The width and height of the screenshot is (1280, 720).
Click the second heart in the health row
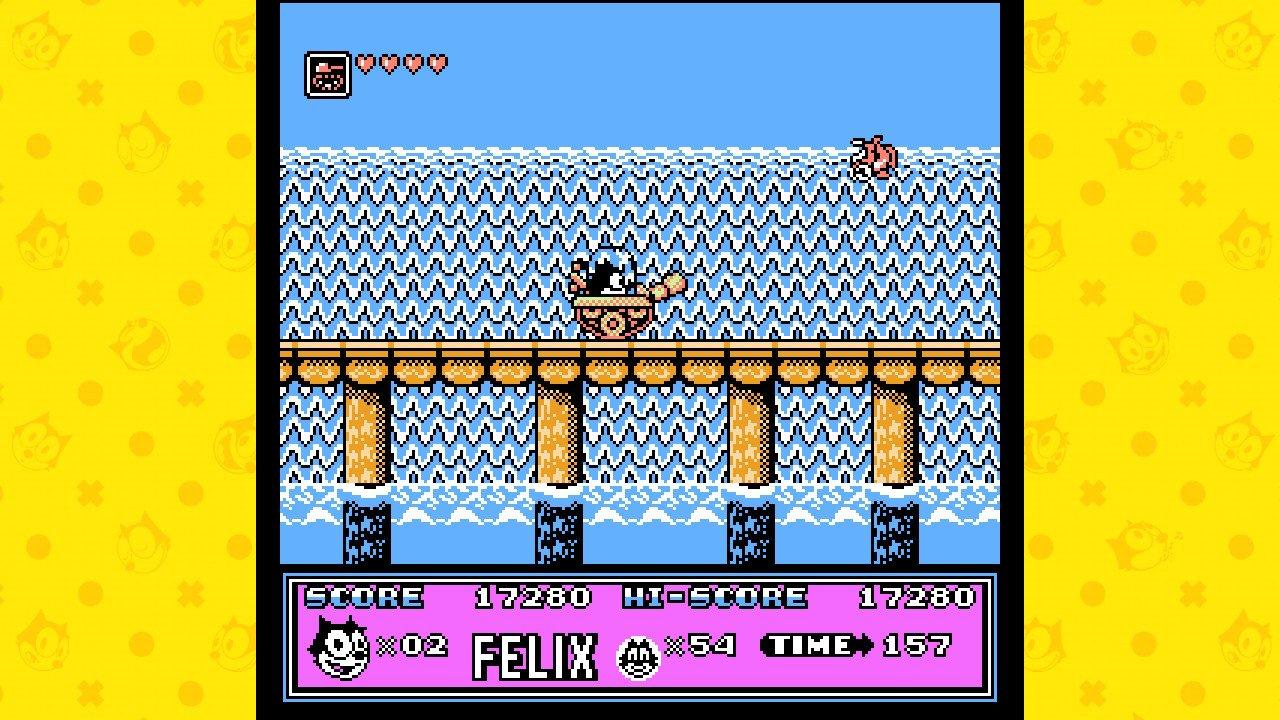coord(389,62)
